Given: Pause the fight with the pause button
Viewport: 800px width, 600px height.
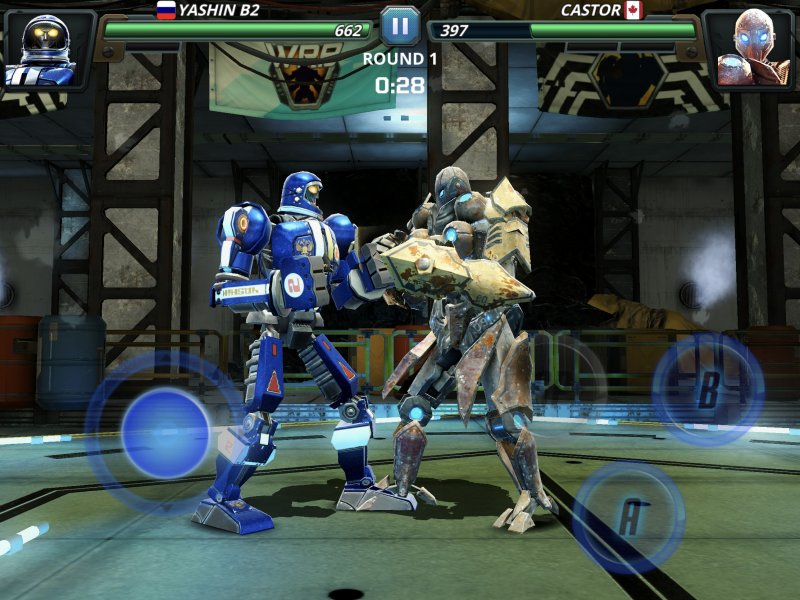Looking at the screenshot, I should (x=400, y=25).
